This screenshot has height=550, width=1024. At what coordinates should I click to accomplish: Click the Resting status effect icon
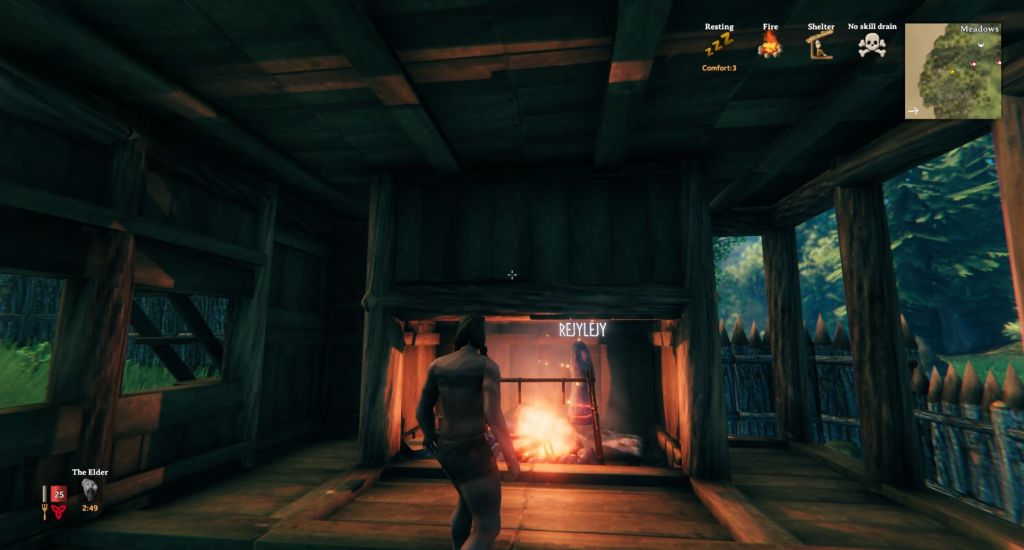(x=718, y=45)
